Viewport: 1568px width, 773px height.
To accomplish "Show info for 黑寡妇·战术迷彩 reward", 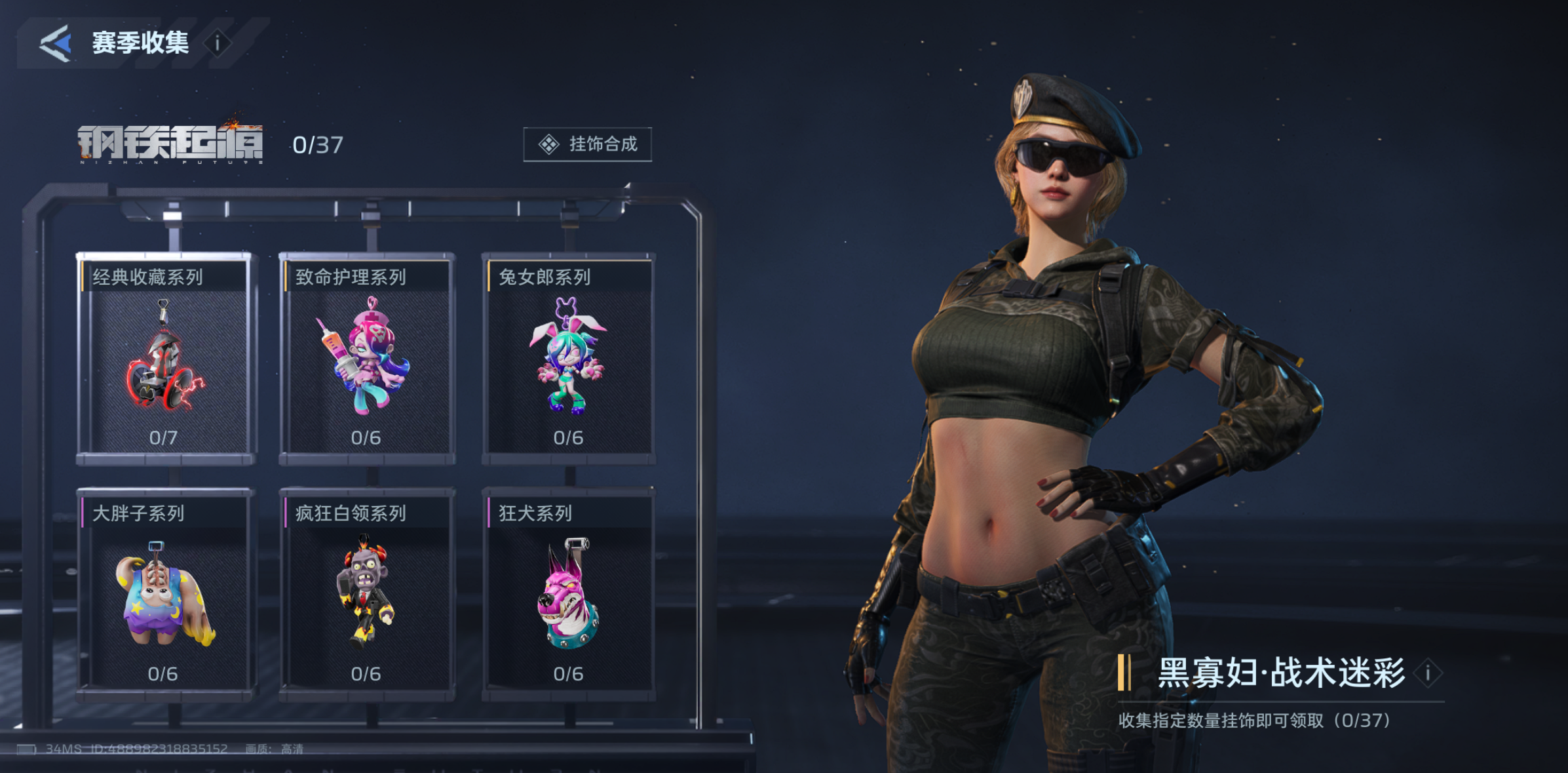I will click(x=1428, y=673).
